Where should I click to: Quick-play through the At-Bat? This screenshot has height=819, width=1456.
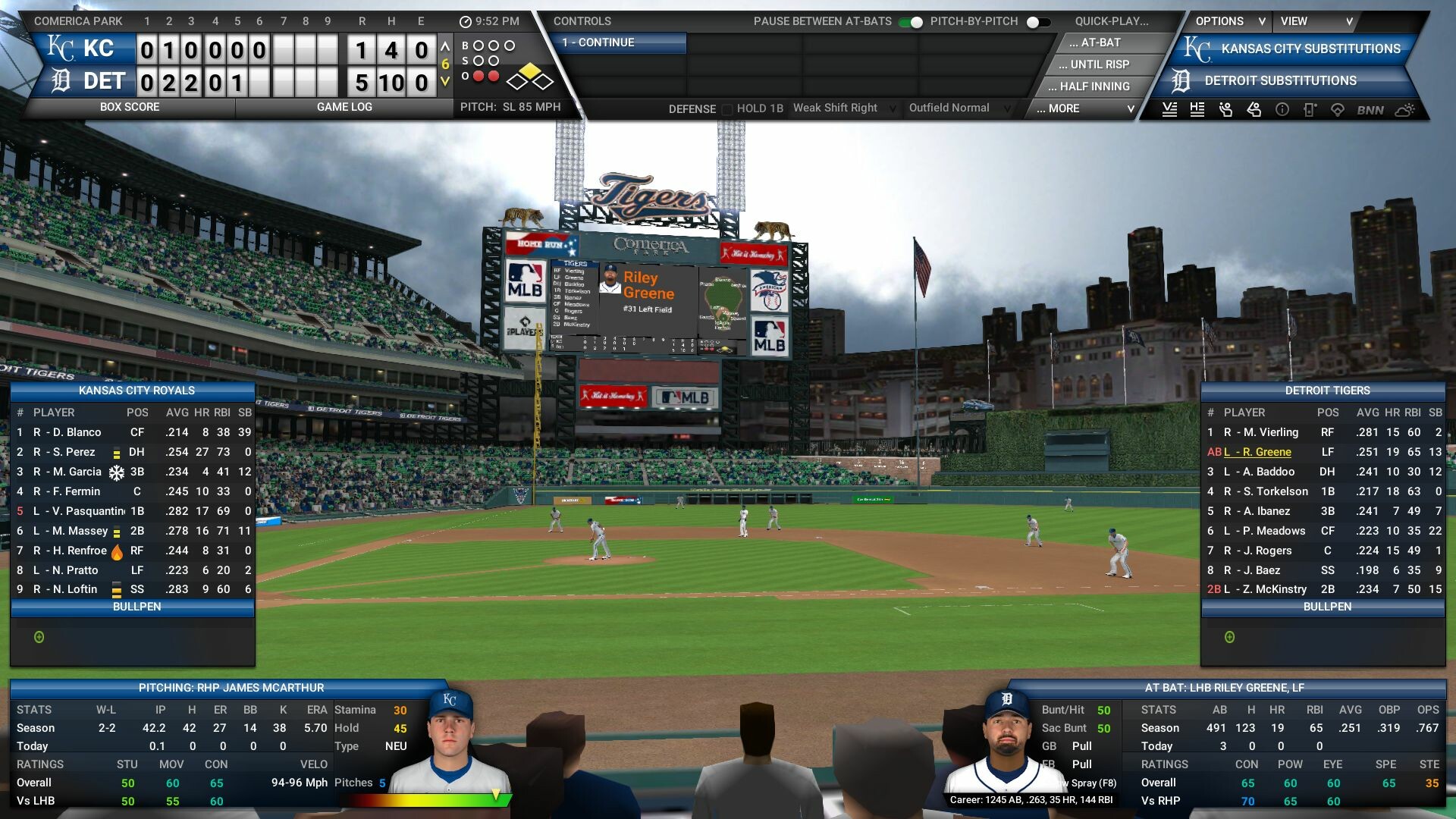click(1100, 43)
